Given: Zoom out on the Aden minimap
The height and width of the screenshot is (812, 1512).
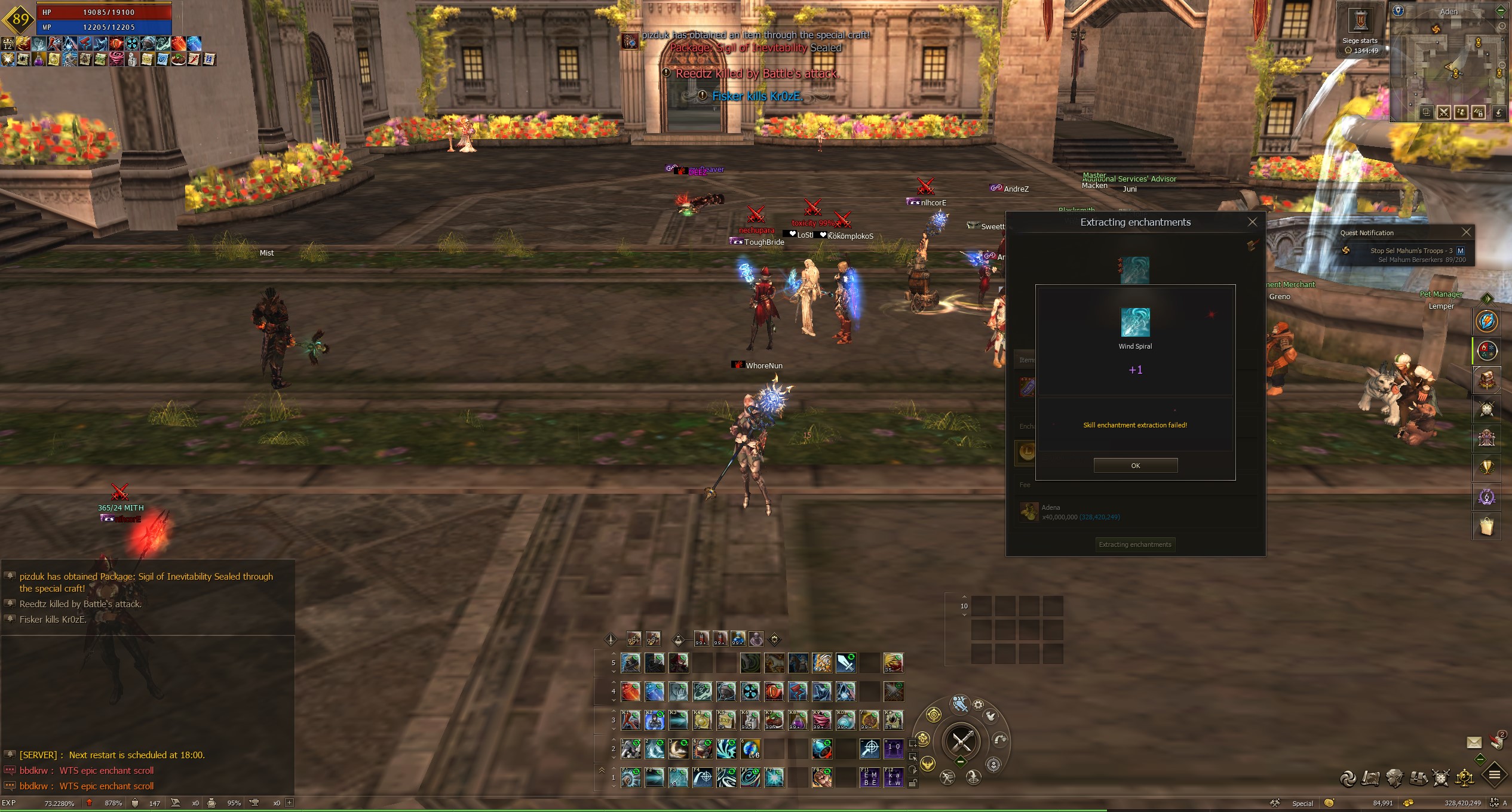Looking at the screenshot, I should click(x=1501, y=65).
